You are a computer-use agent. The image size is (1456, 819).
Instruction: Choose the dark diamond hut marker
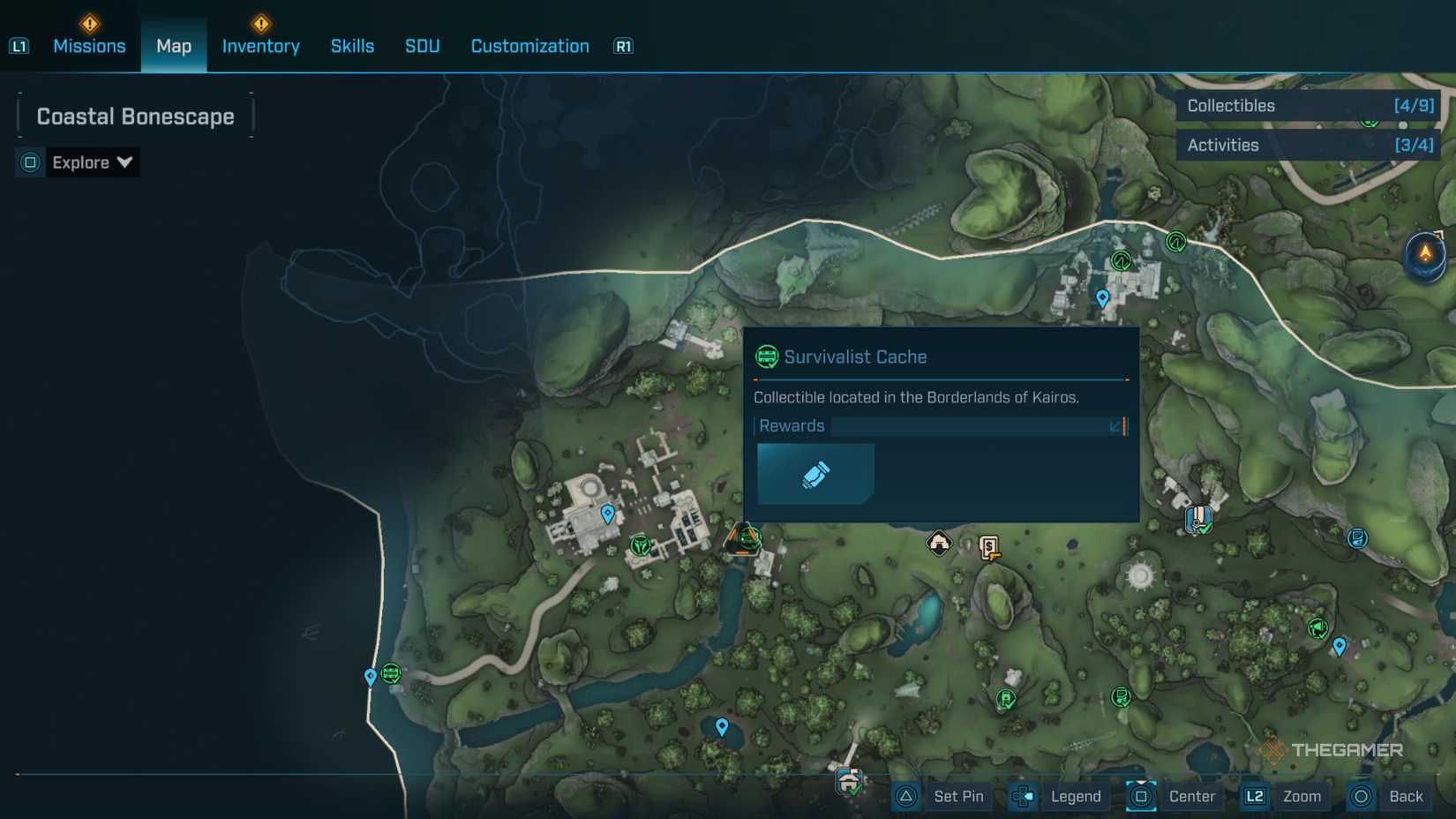939,543
